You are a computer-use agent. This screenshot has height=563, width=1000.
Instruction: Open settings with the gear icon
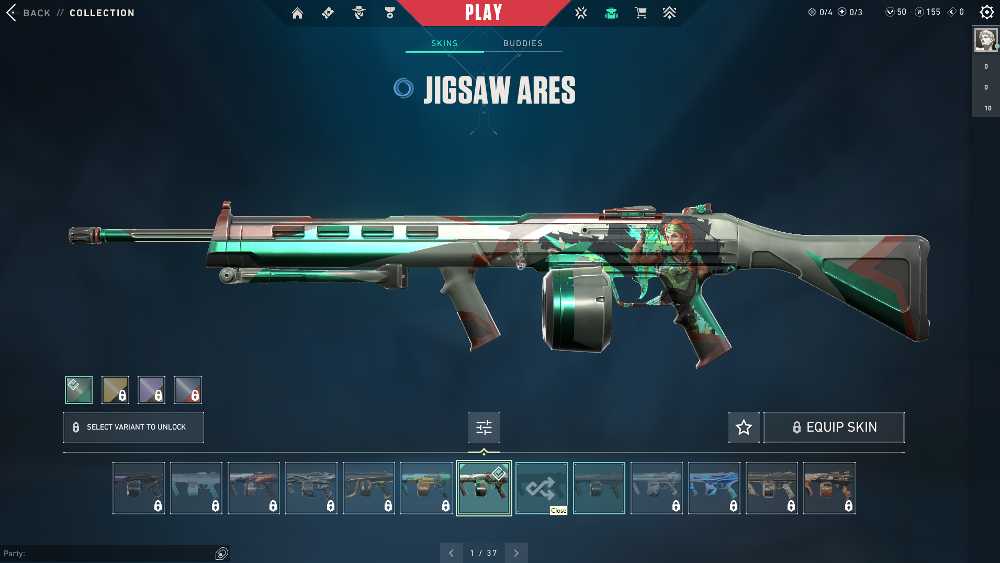point(987,13)
